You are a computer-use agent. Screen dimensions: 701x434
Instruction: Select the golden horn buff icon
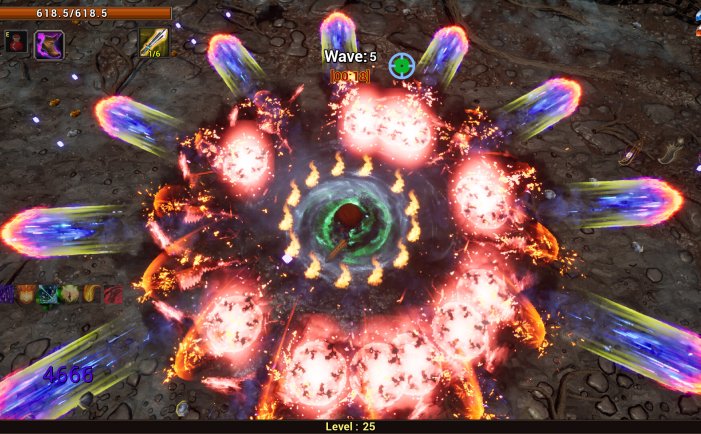(x=90, y=294)
